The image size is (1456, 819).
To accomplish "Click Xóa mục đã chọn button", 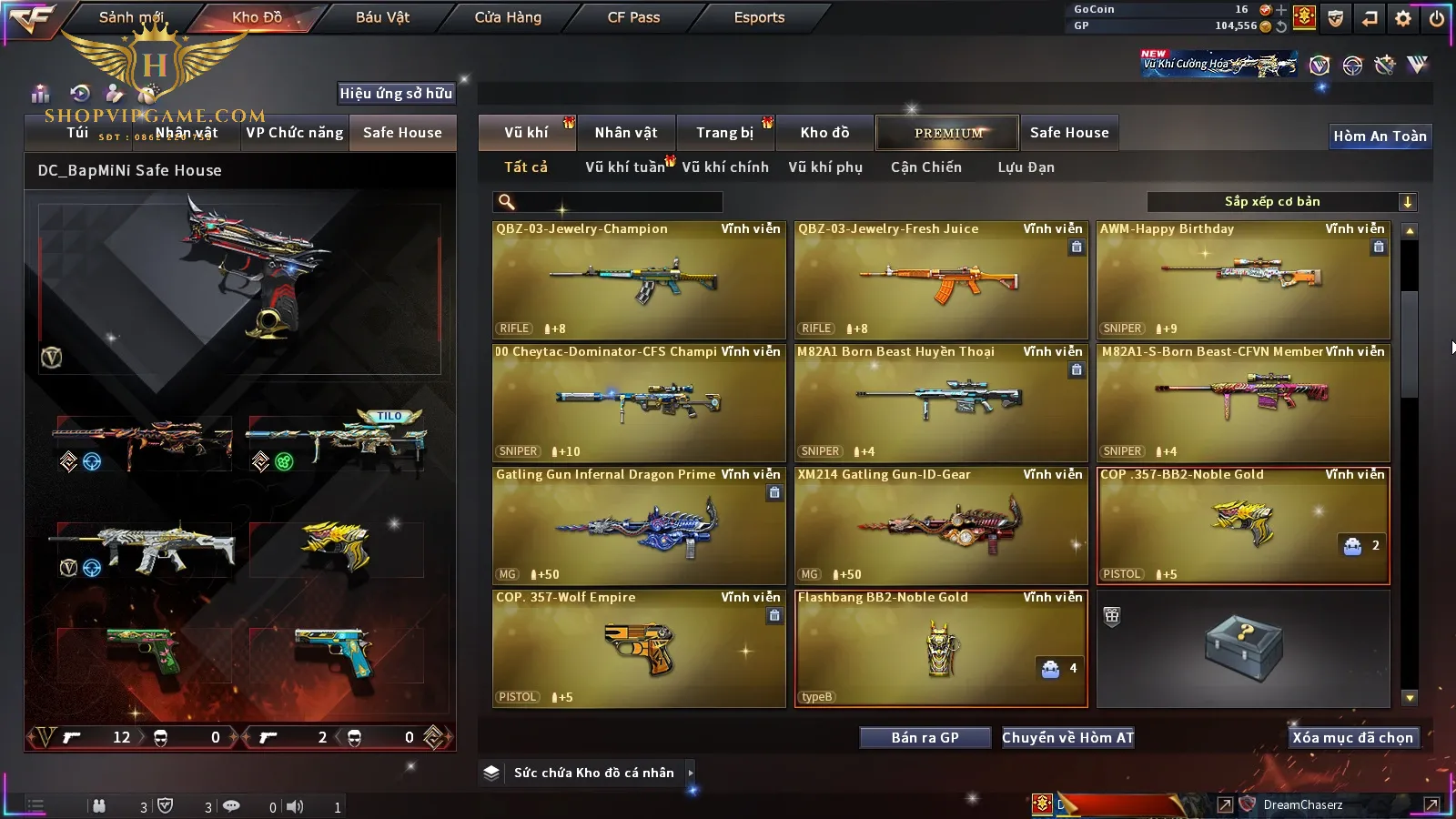I will (1352, 738).
